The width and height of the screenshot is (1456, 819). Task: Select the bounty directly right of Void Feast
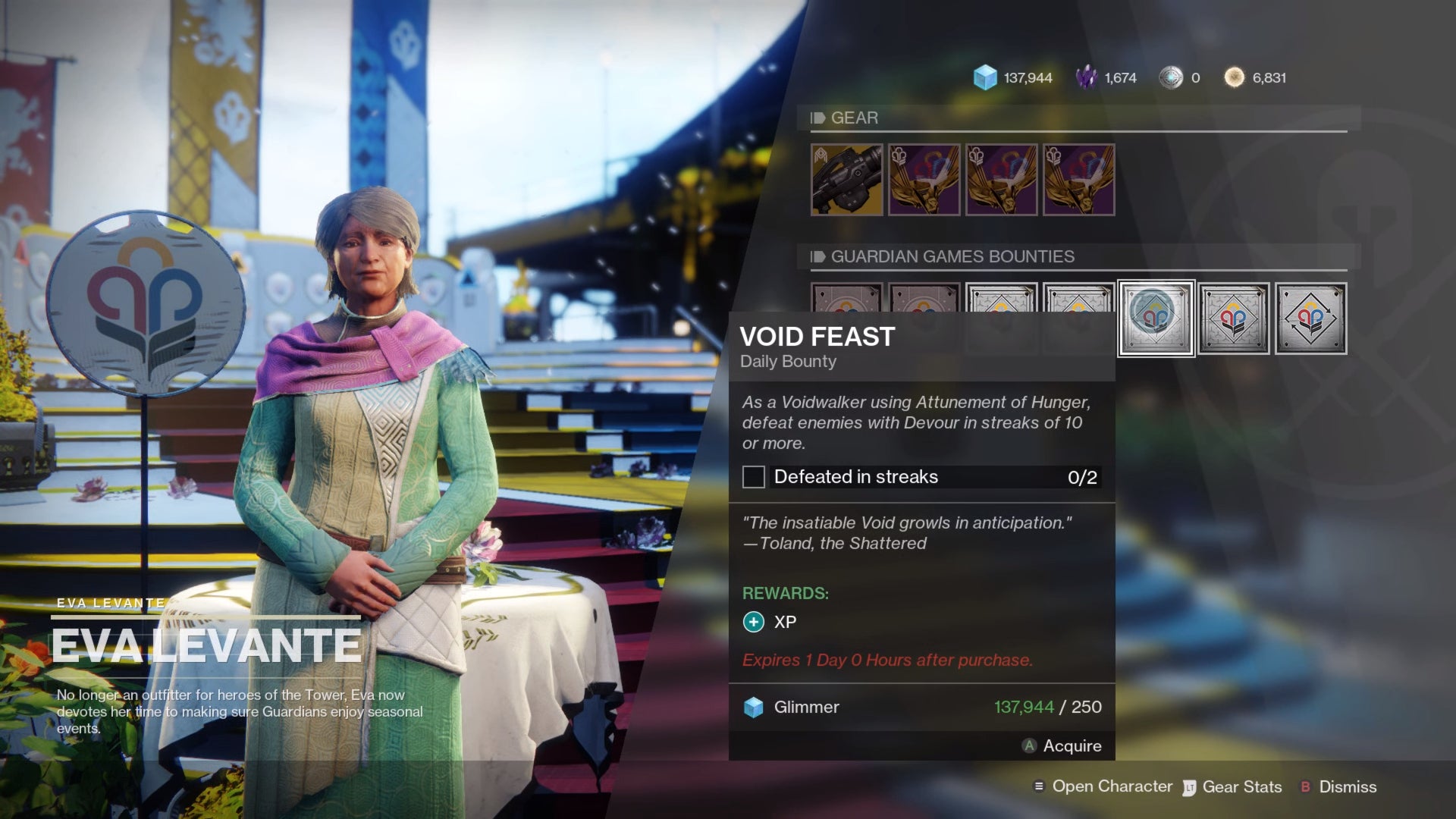[x=1233, y=318]
